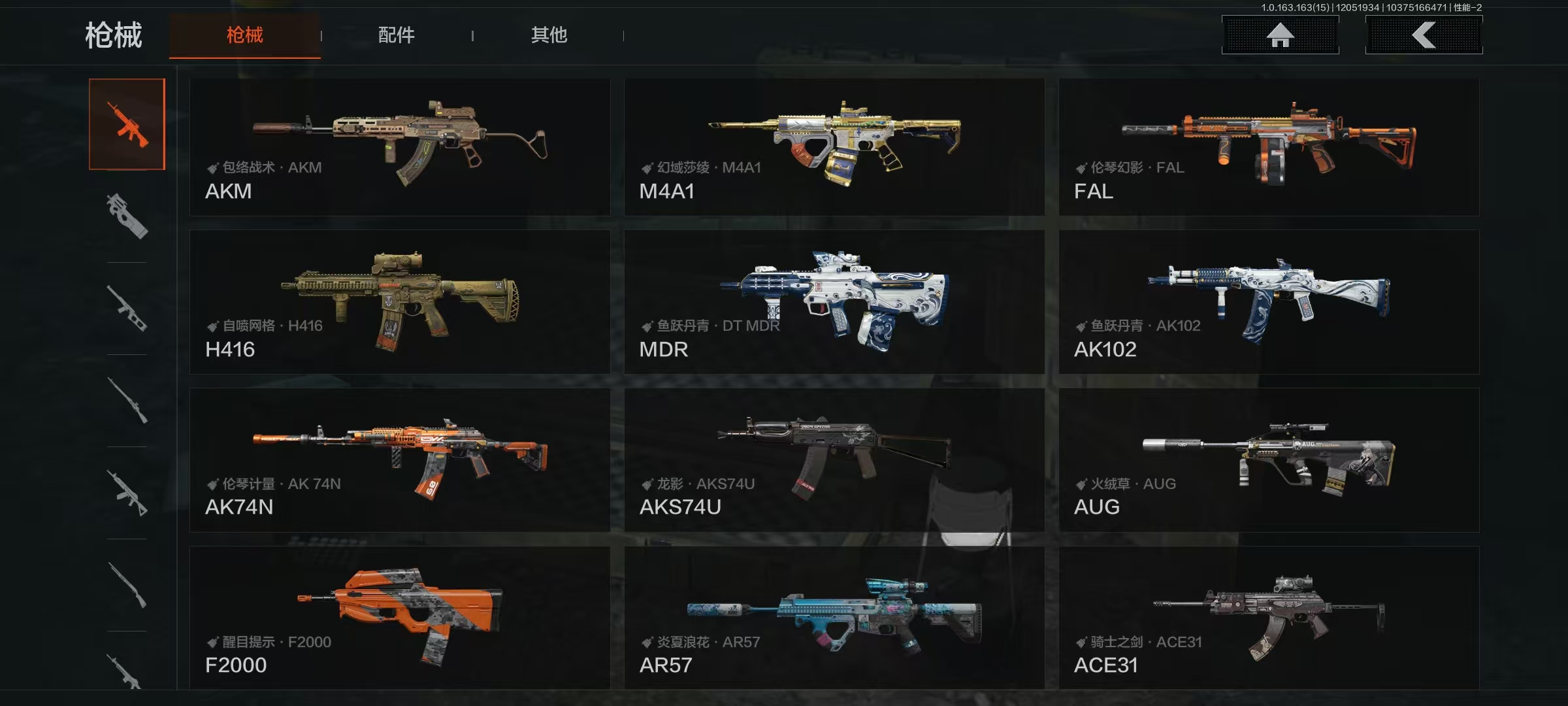Select the MDR weapon card
The image size is (1568, 706).
(x=834, y=302)
